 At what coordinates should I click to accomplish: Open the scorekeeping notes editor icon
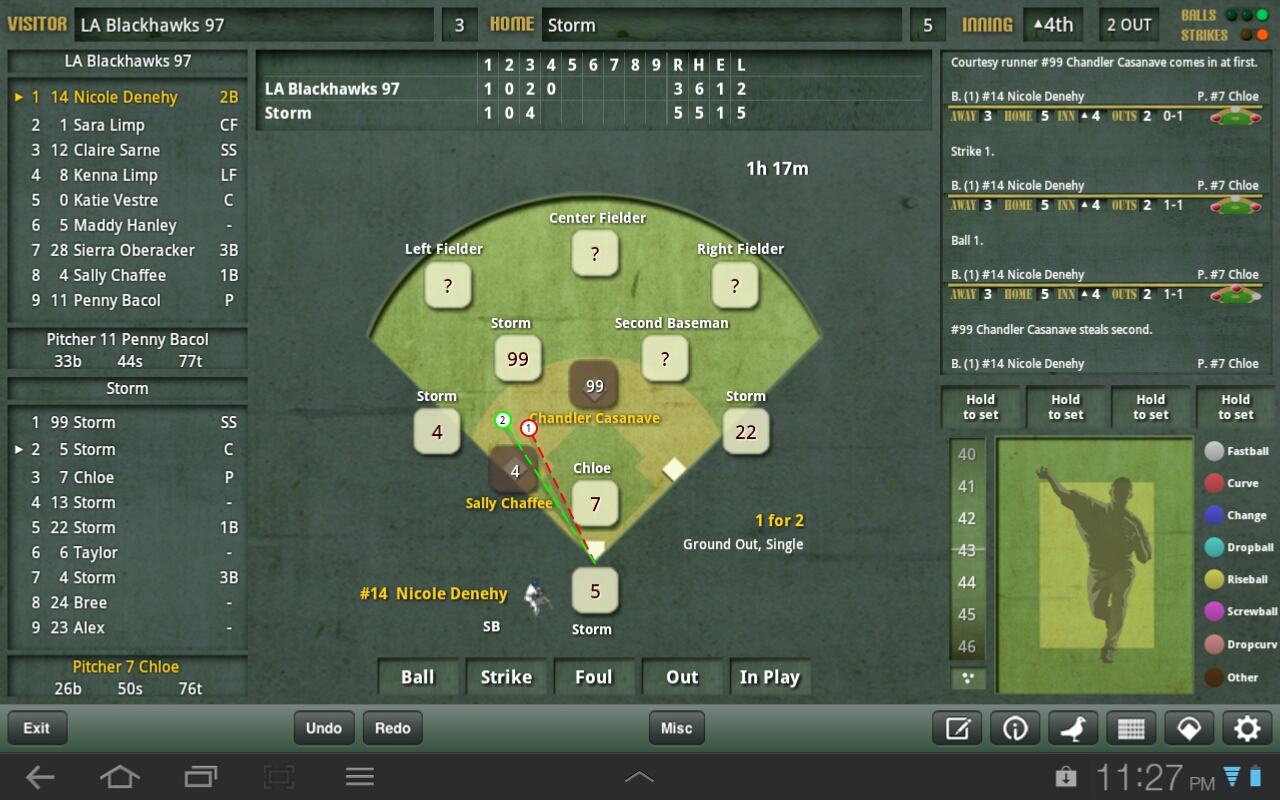point(956,728)
